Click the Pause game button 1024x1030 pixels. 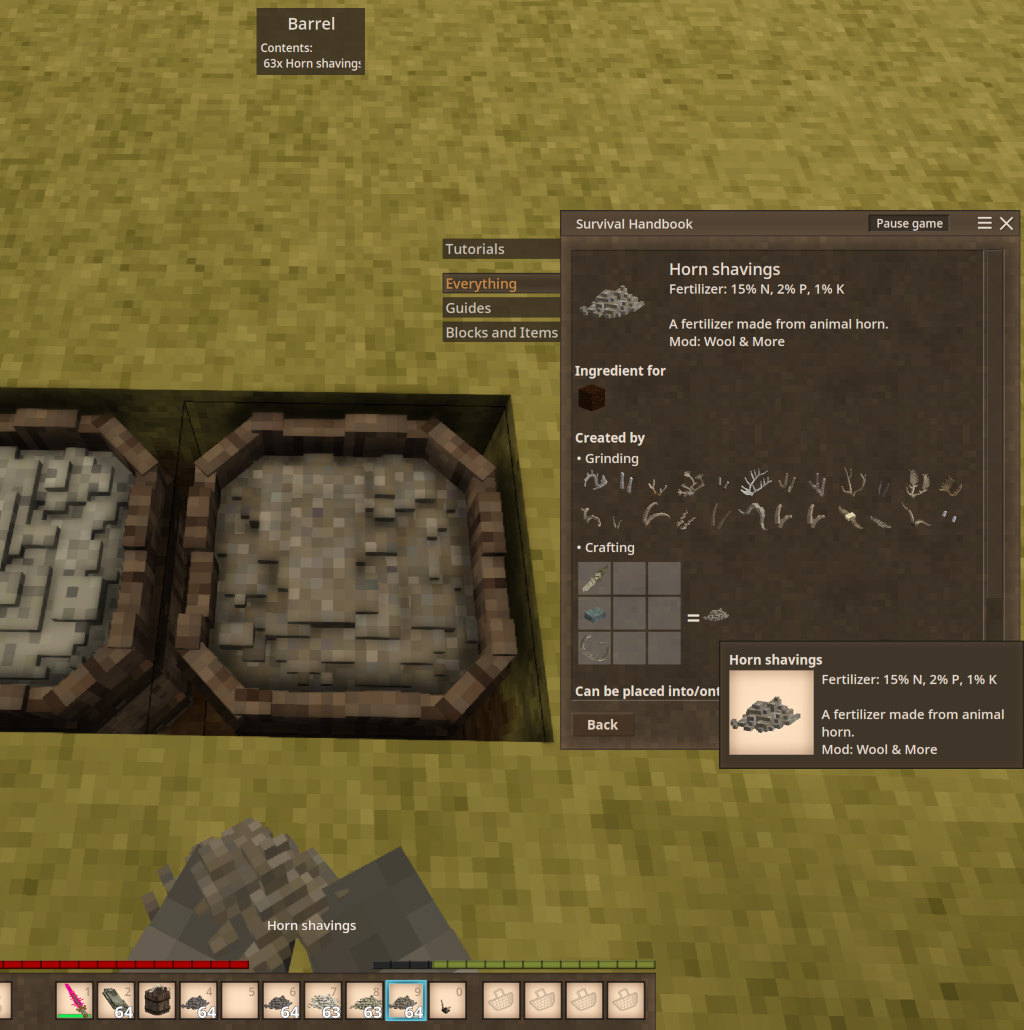tap(909, 223)
